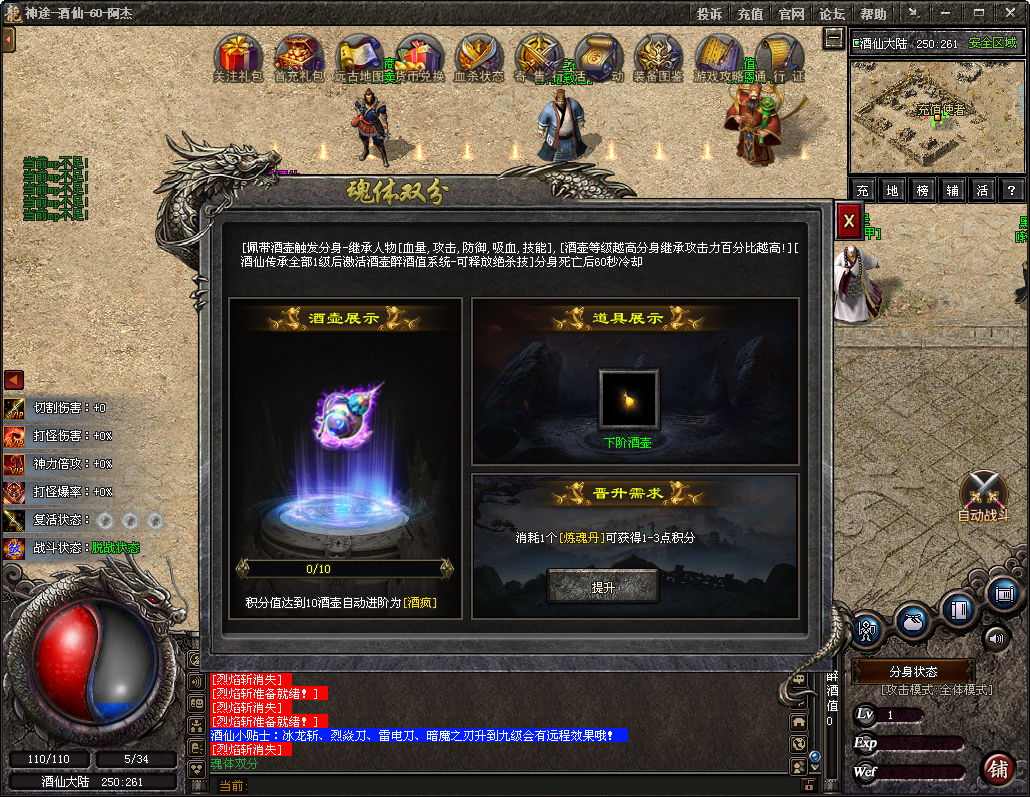Collapse the left stats panel with the red arrow
Image resolution: width=1030 pixels, height=797 pixels.
click(x=13, y=380)
